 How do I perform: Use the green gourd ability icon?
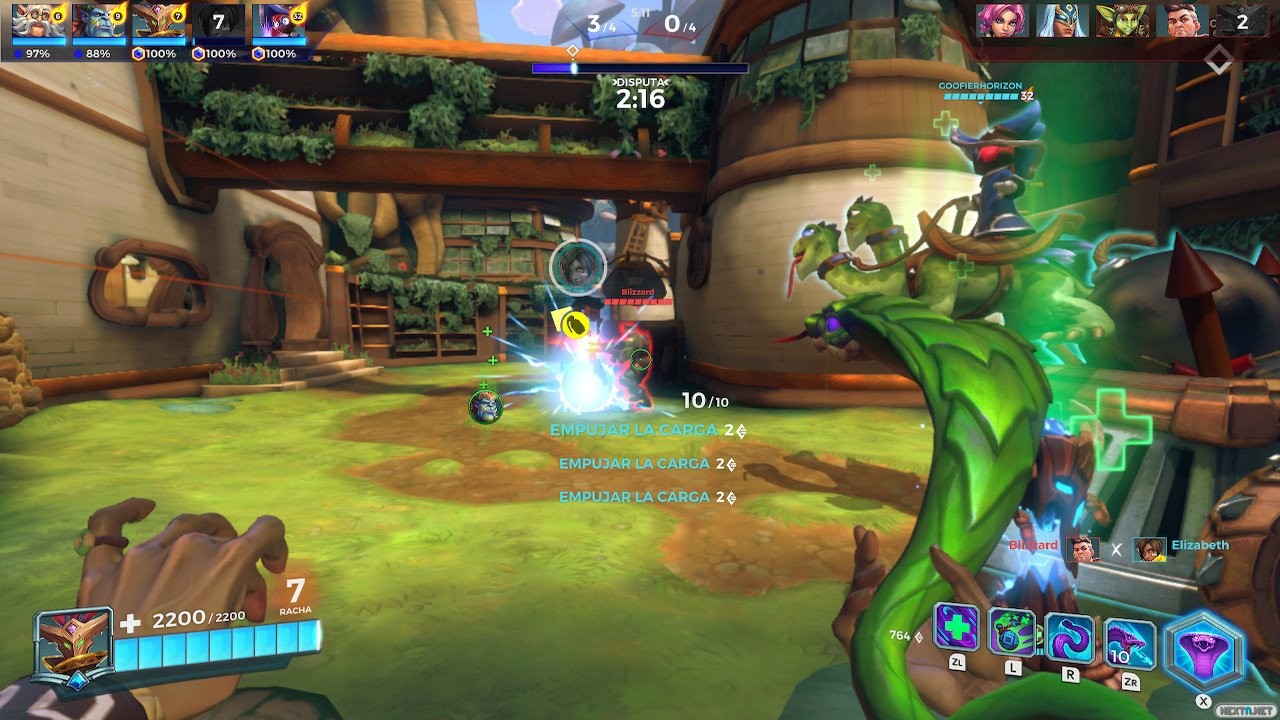pyautogui.click(x=1012, y=632)
